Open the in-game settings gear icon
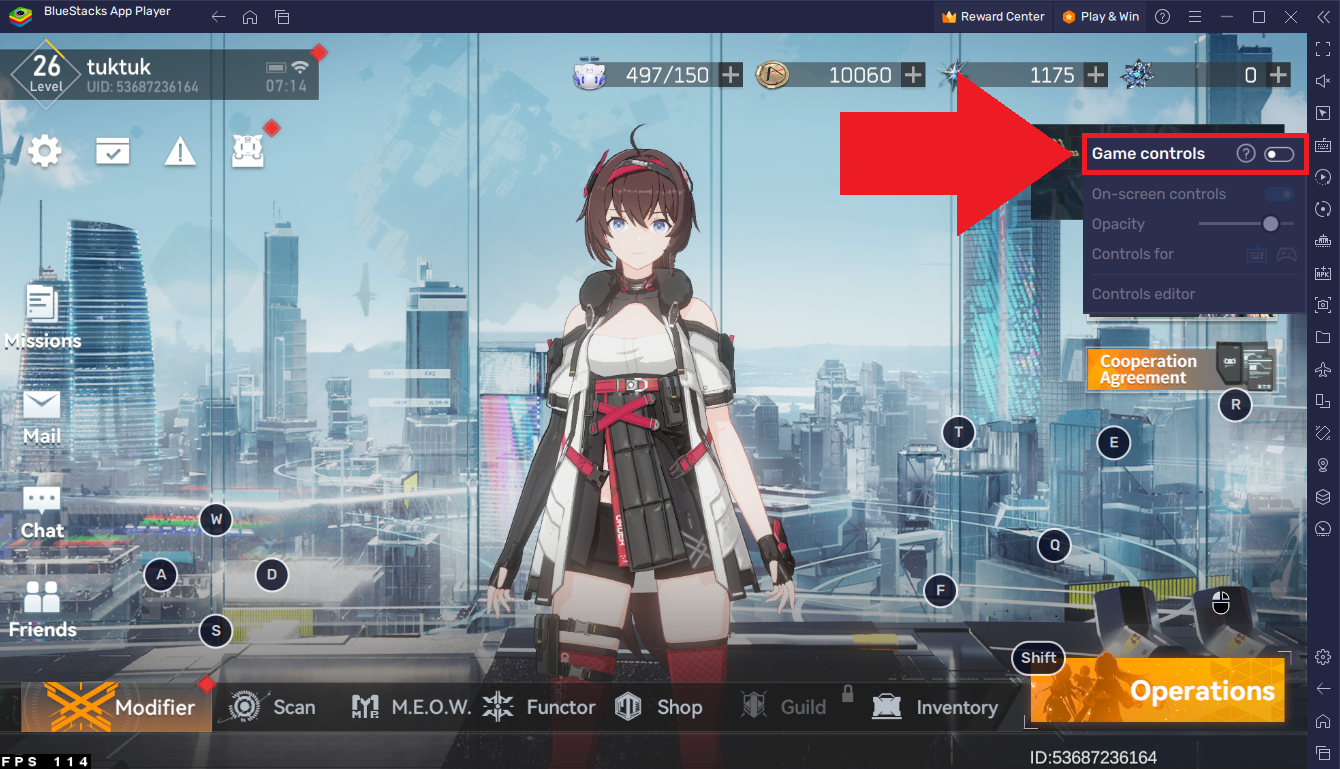The image size is (1340, 769). coord(45,150)
